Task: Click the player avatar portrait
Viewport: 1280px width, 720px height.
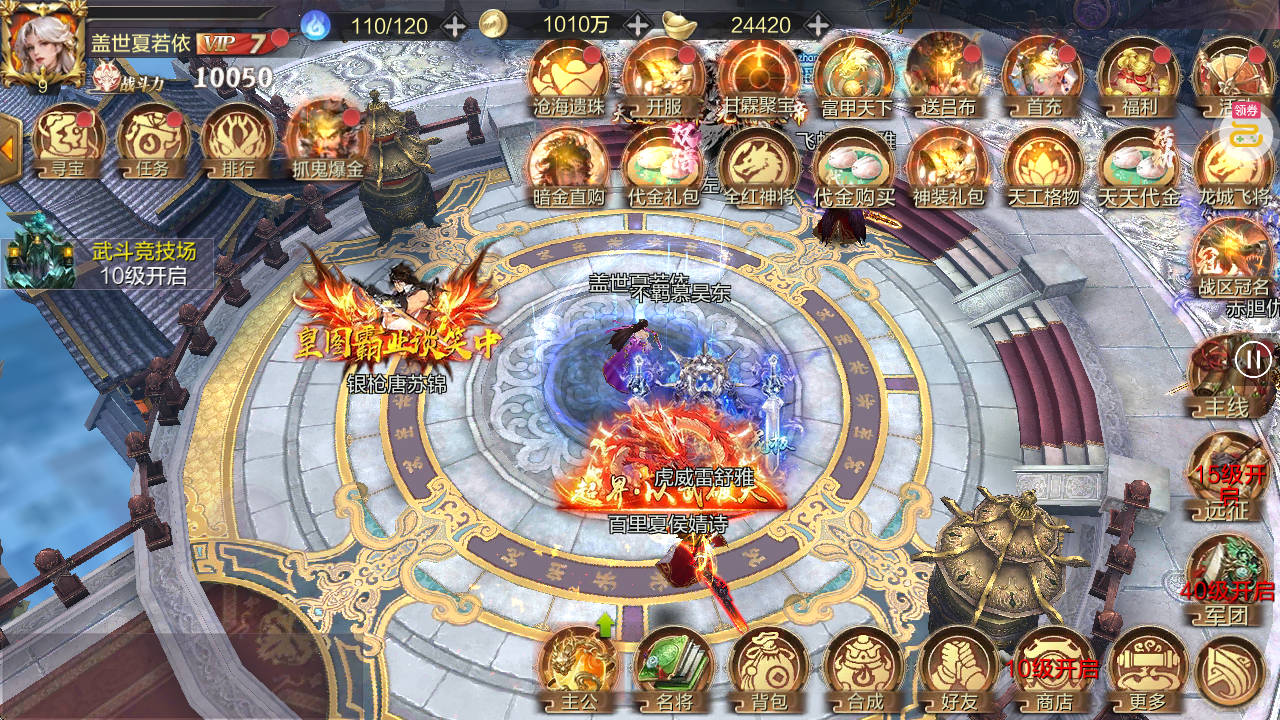Action: [41, 43]
